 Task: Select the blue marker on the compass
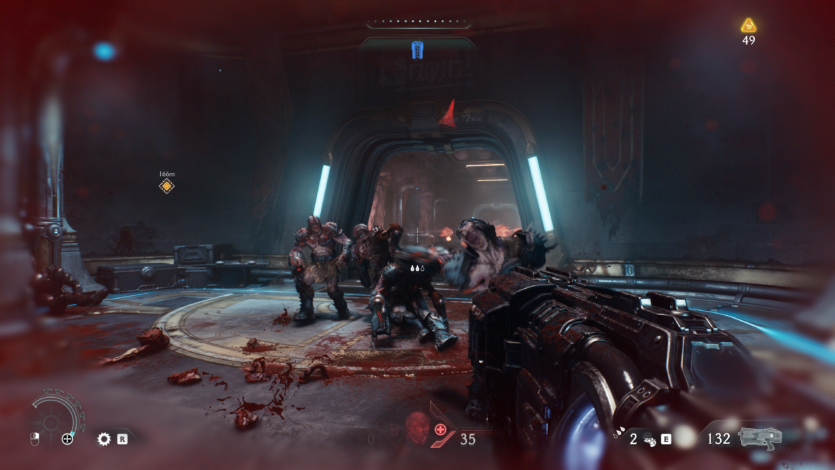click(x=417, y=49)
